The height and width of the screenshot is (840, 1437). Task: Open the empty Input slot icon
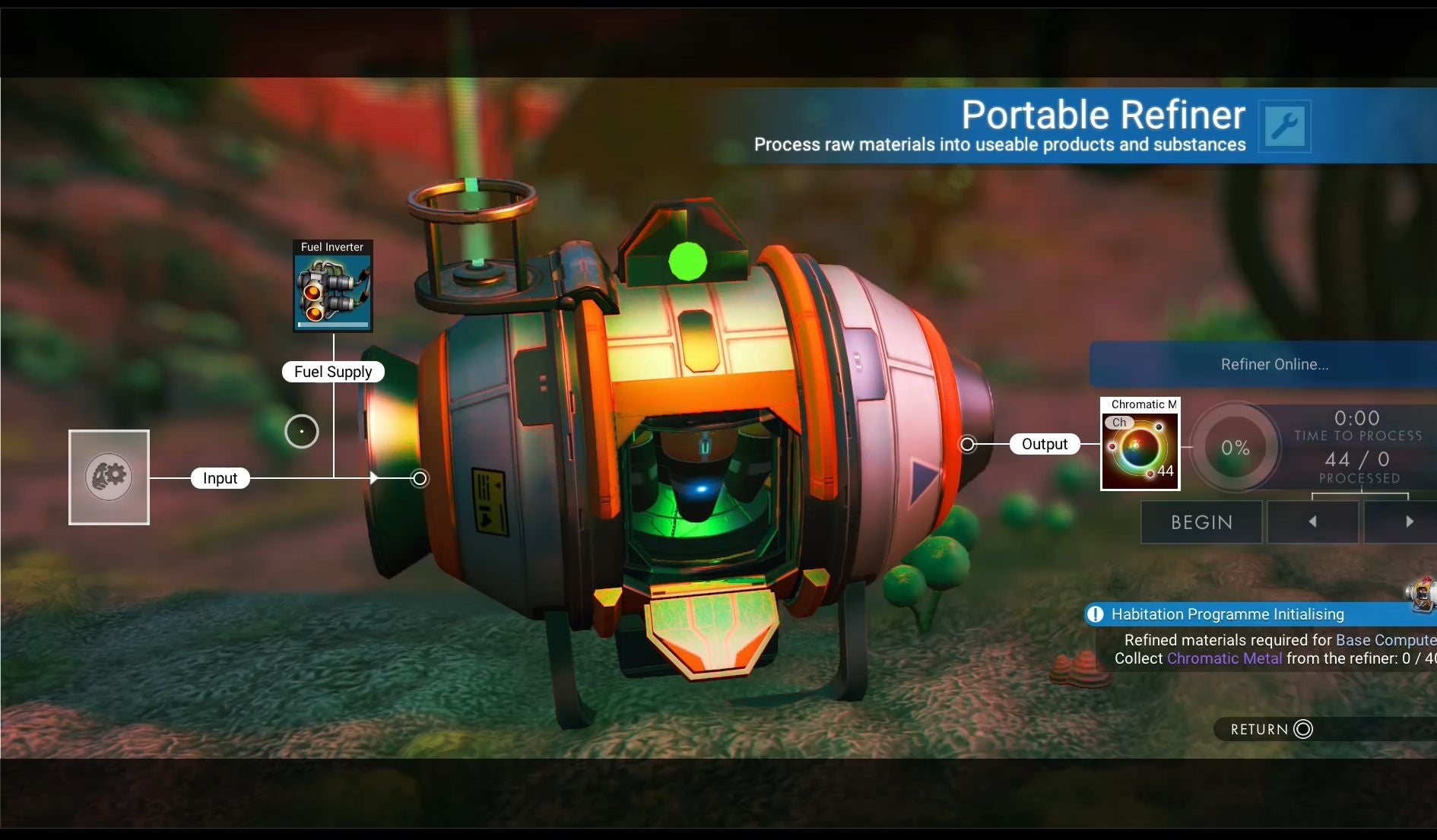(x=108, y=477)
